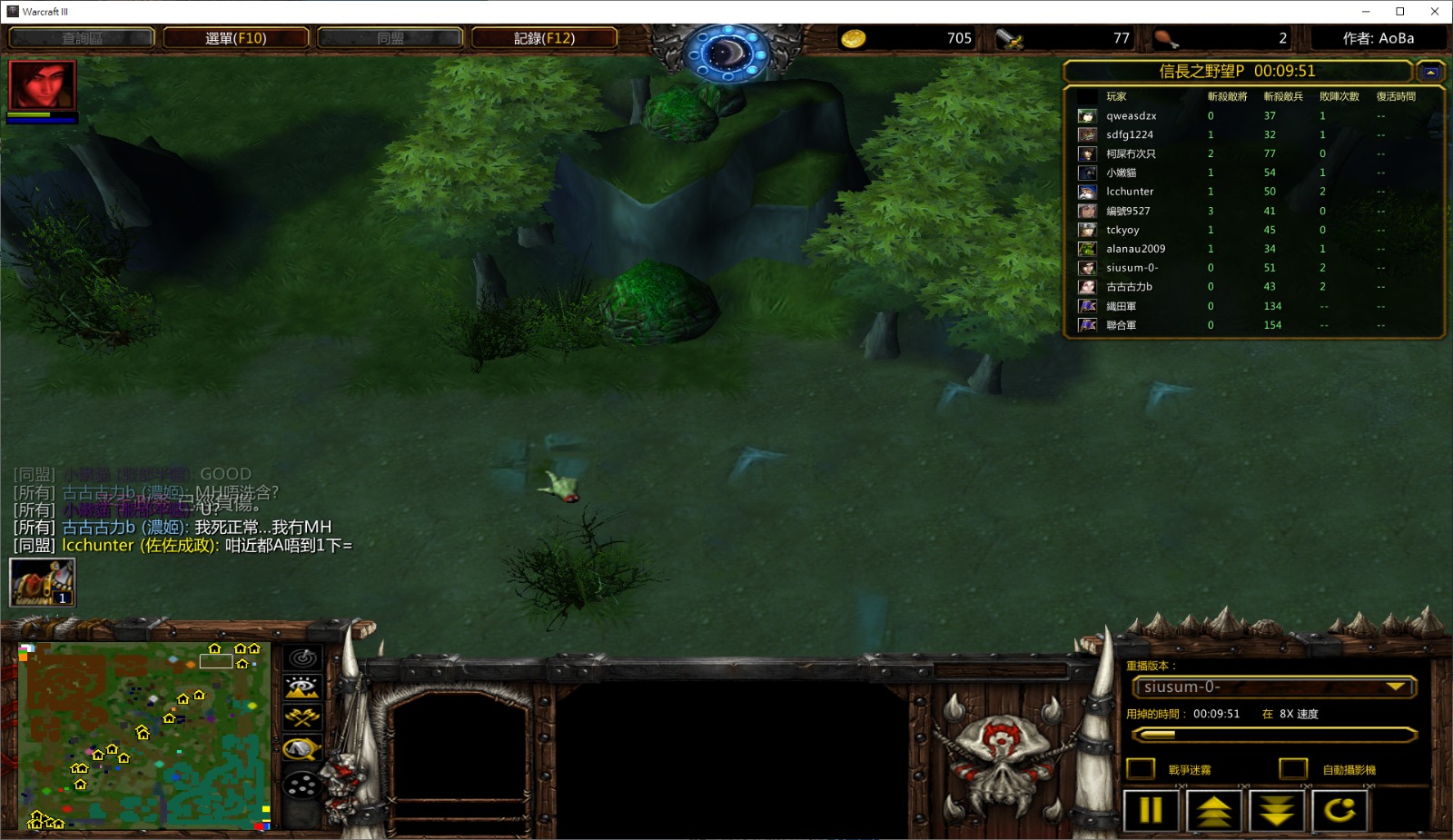Click the control group 1 icon above the minimap
The image size is (1453, 840).
click(43, 582)
